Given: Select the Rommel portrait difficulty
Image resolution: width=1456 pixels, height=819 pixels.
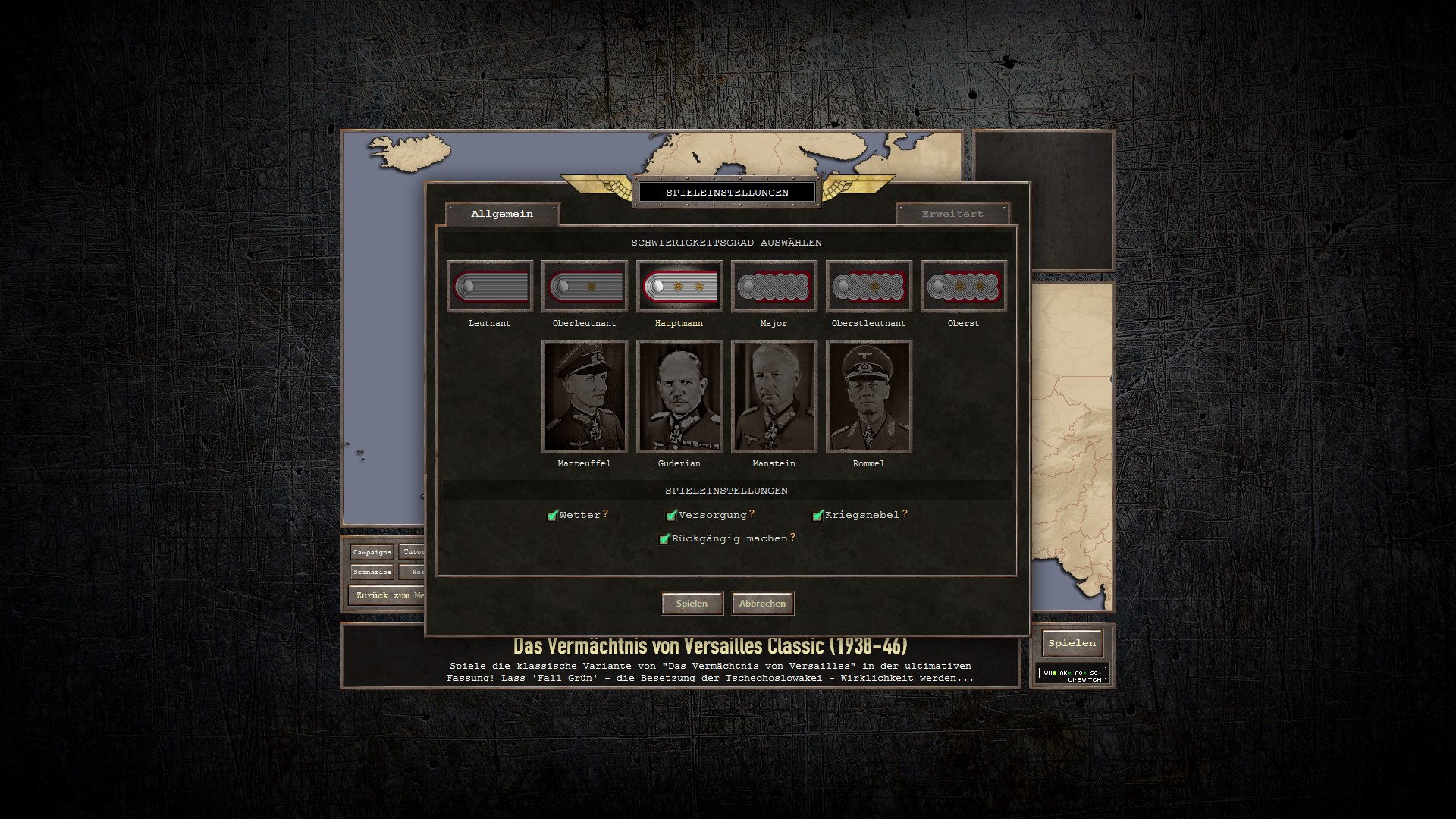Looking at the screenshot, I should point(868,396).
